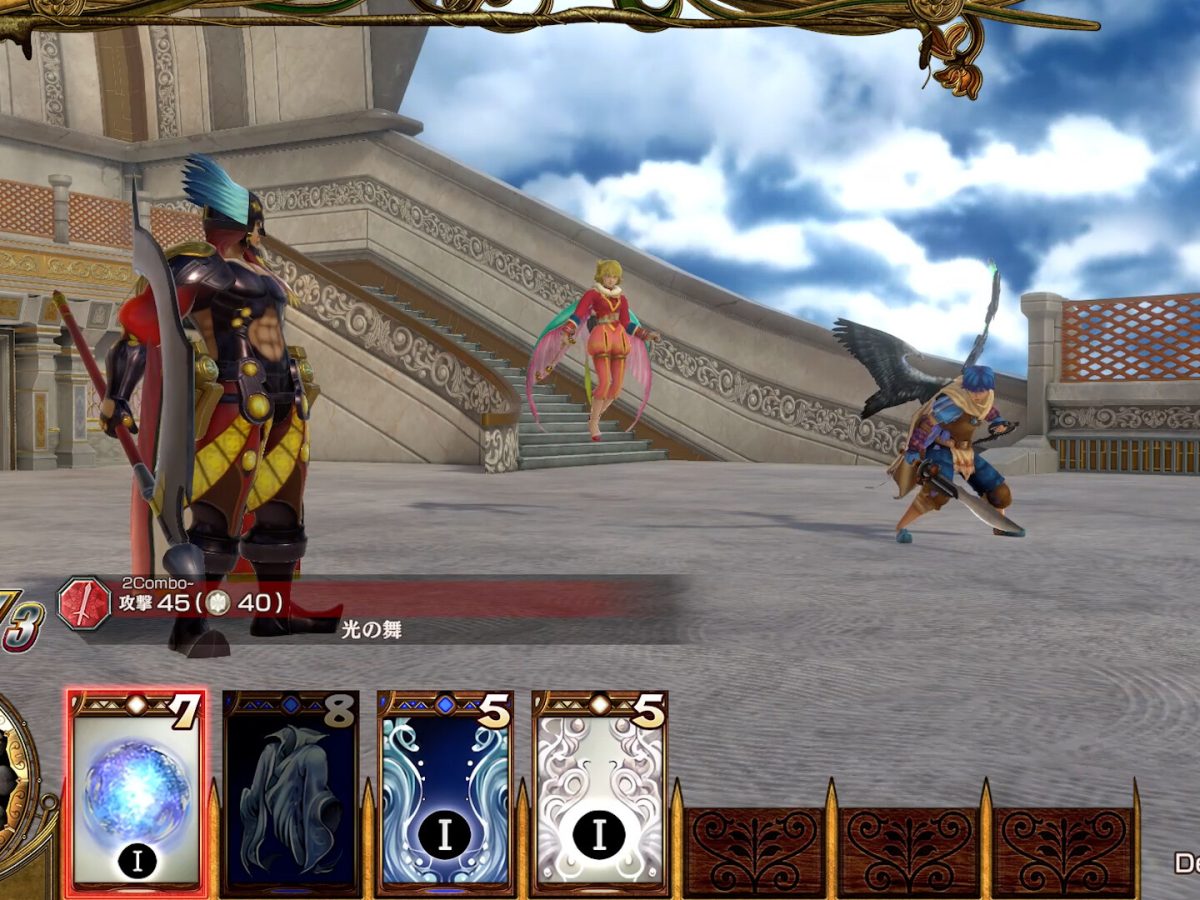Click the red sword attack icon
The height and width of the screenshot is (900, 1200).
tap(84, 603)
